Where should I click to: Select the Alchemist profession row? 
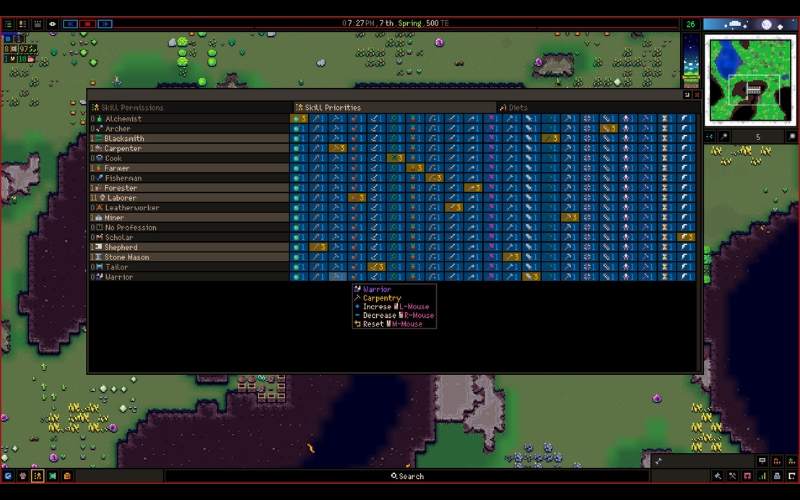tap(123, 119)
